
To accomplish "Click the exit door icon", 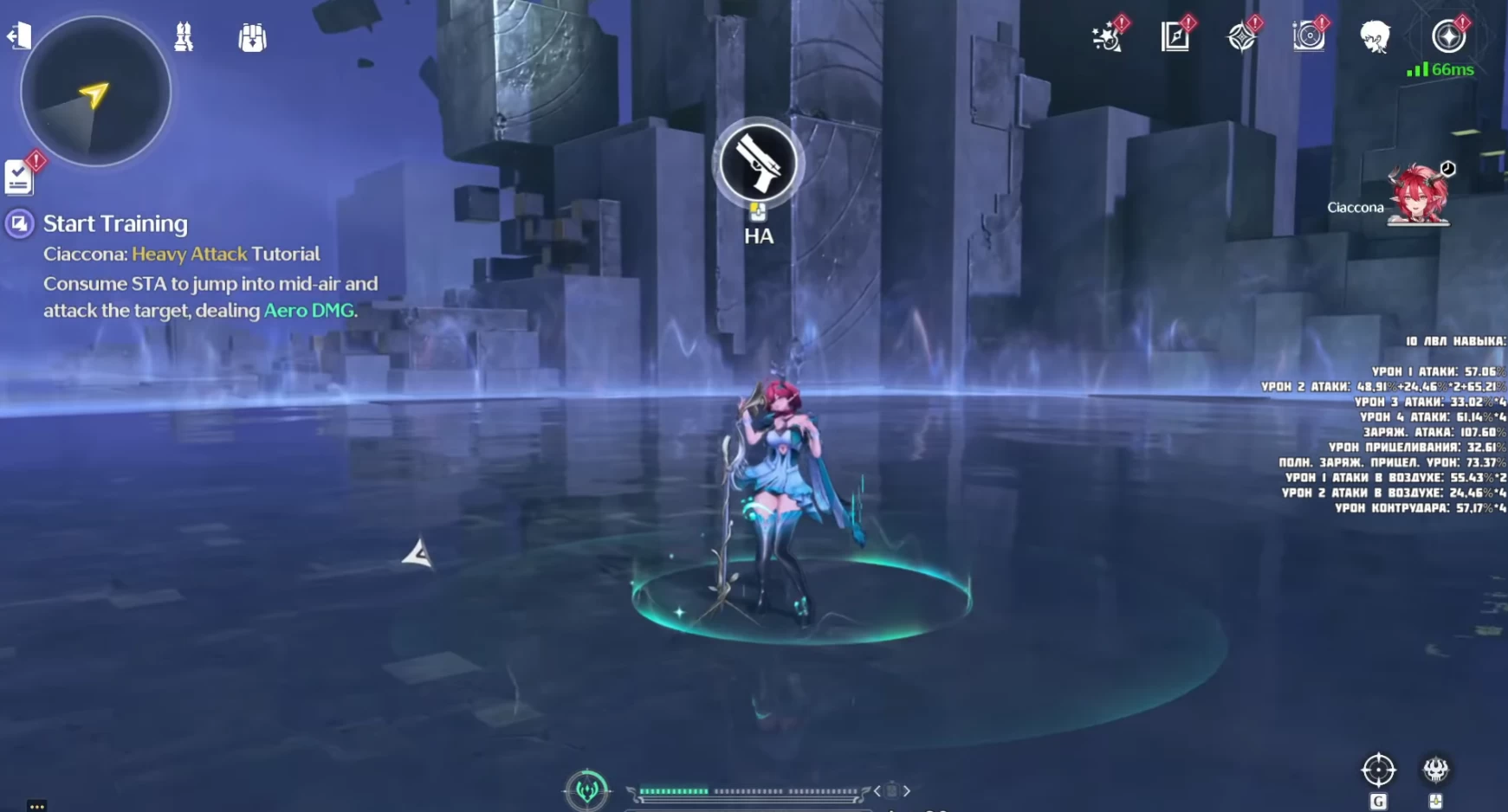I will tap(19, 35).
